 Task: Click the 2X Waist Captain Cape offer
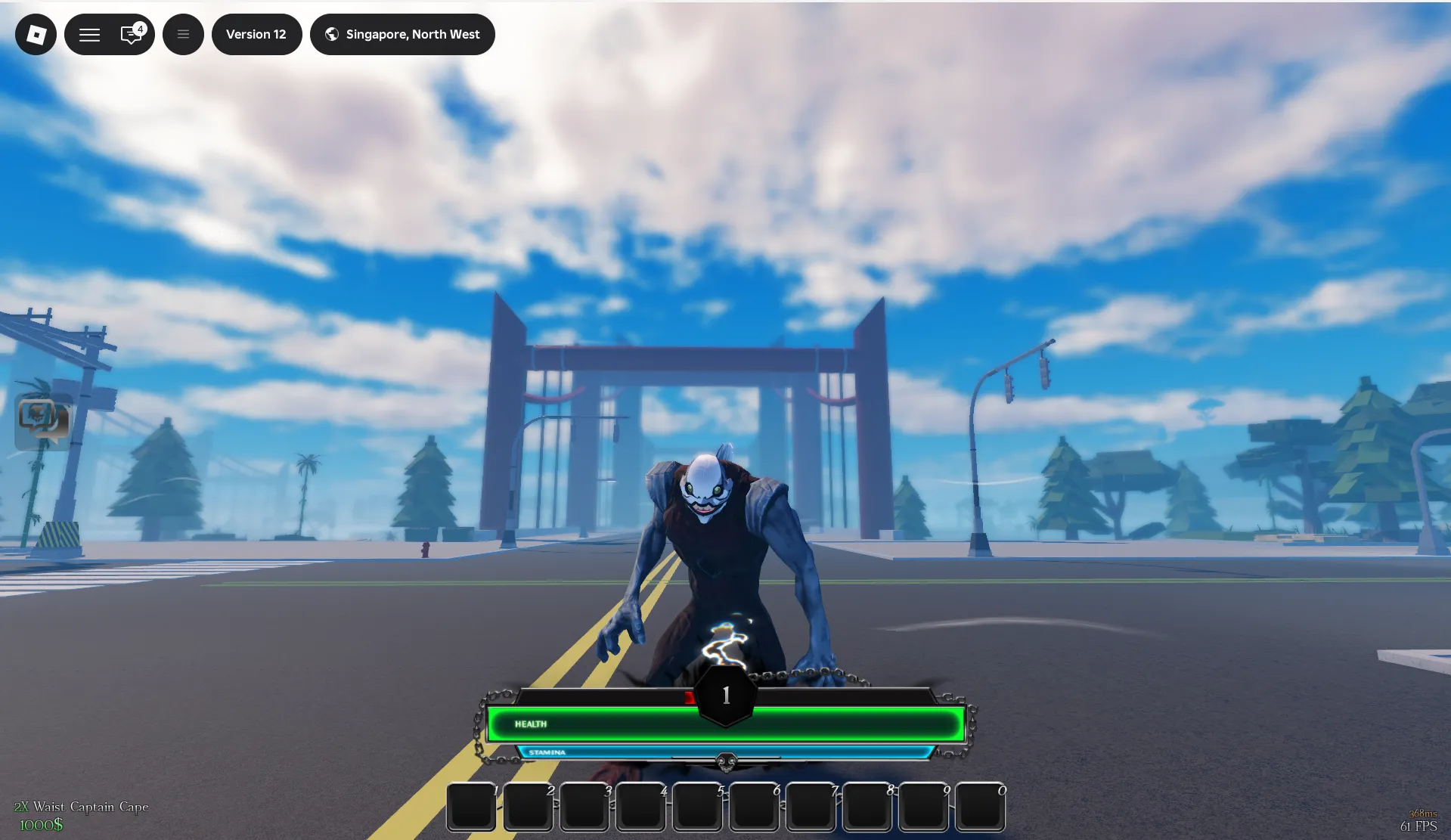click(81, 807)
